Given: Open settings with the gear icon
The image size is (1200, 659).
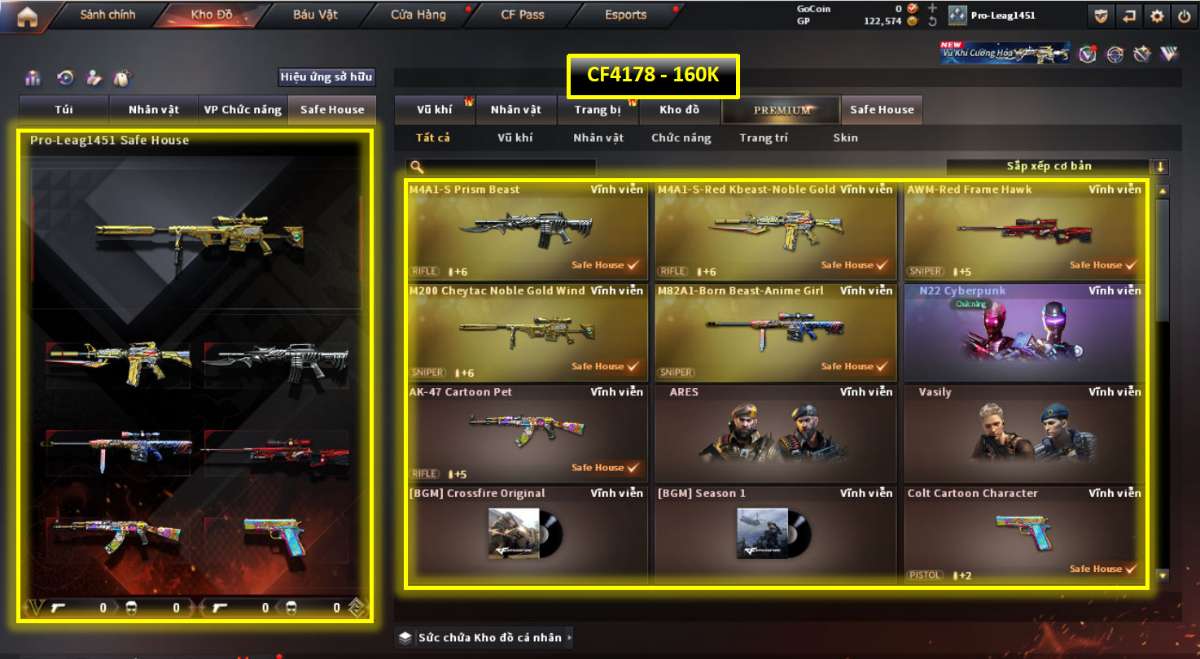Looking at the screenshot, I should 1157,15.
